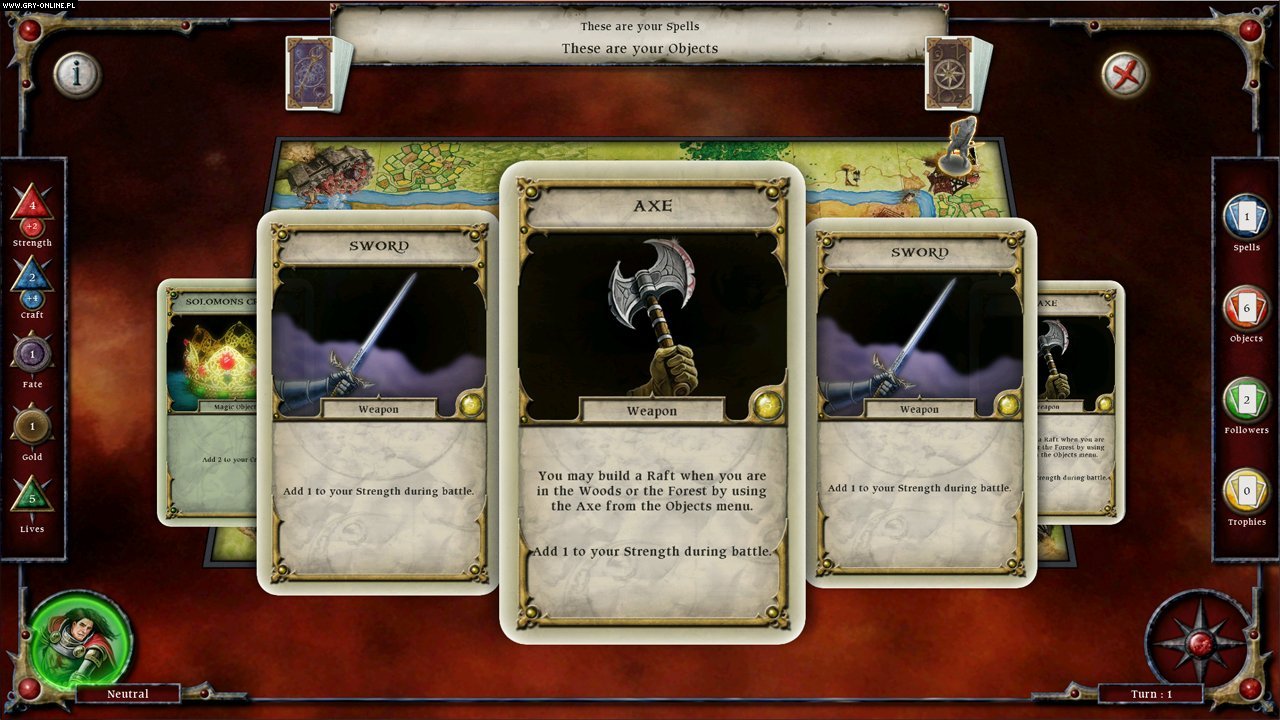Close the objects view with red X
This screenshot has height=720, width=1280.
1125,73
